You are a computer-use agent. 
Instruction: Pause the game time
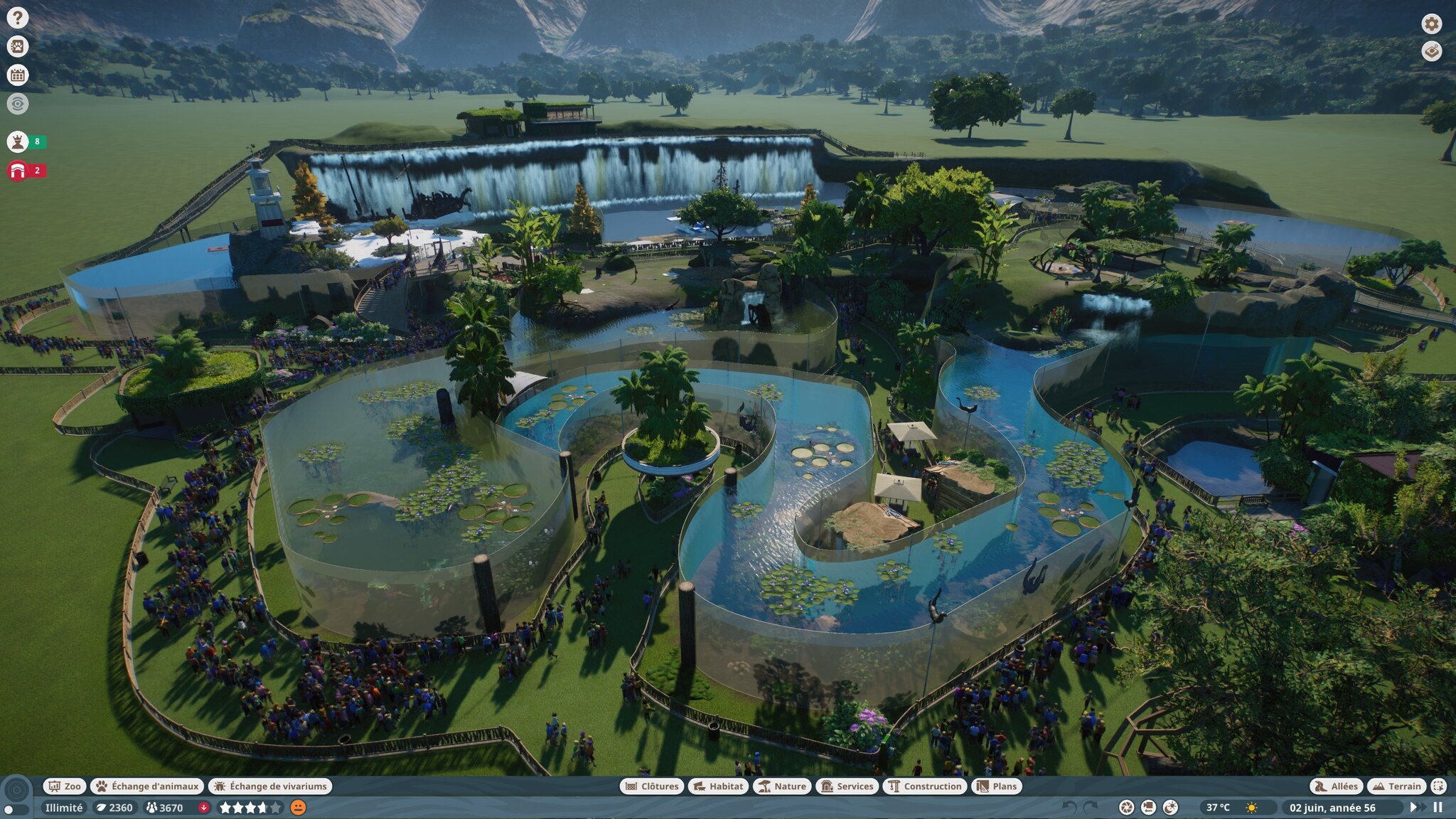point(1438,808)
